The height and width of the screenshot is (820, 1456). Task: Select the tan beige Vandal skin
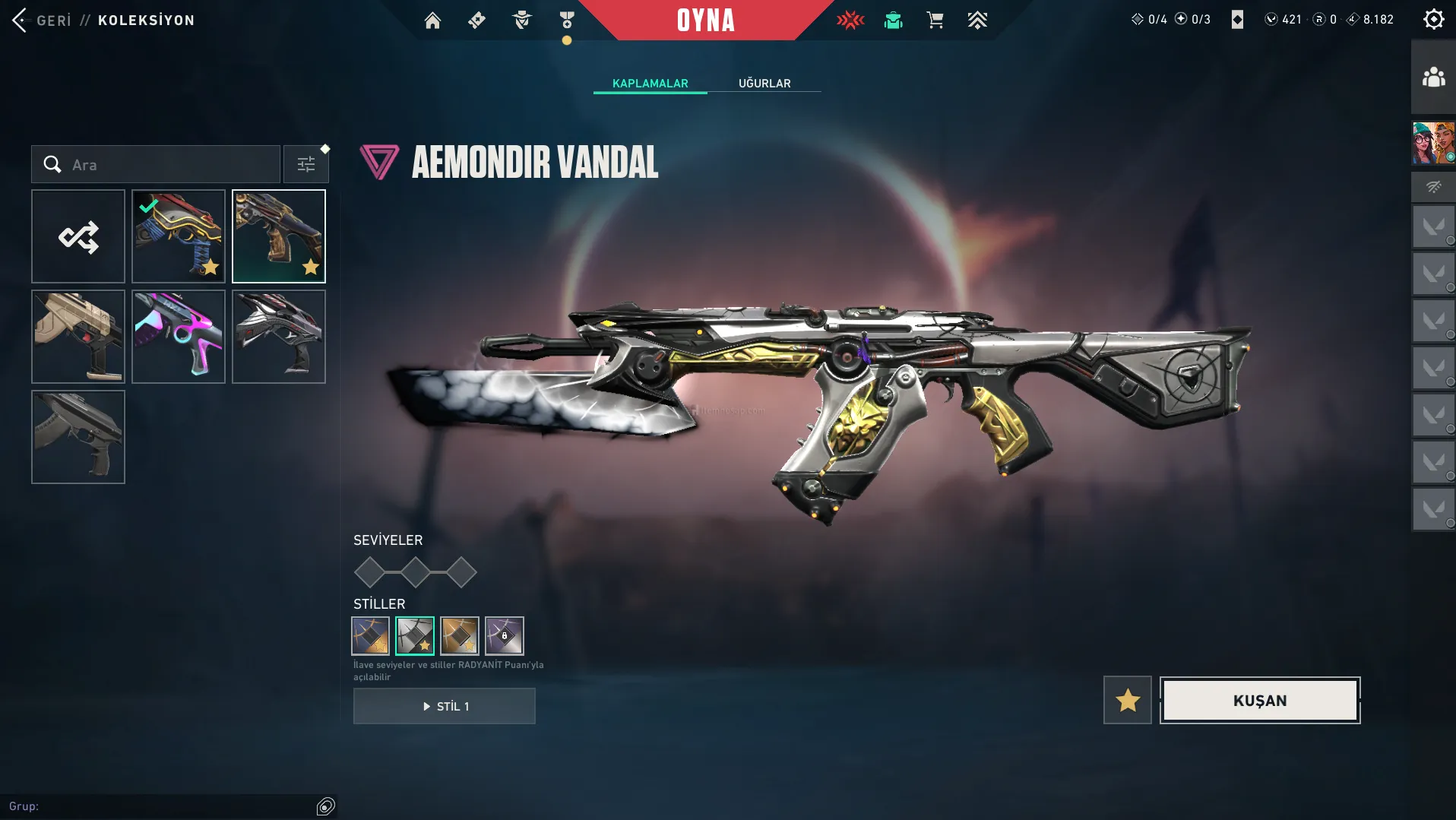pos(78,337)
